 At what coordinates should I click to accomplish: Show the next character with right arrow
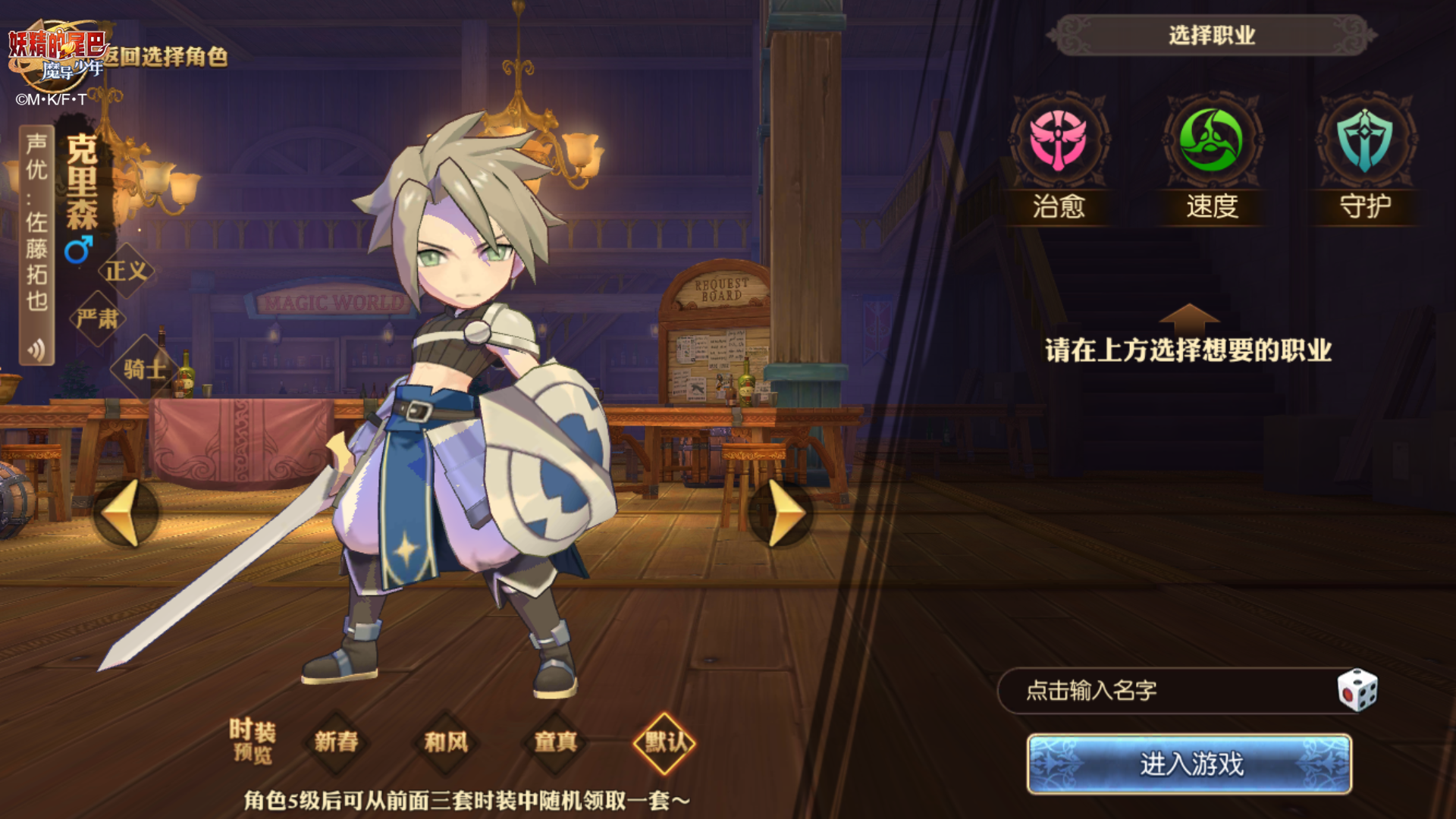click(783, 513)
